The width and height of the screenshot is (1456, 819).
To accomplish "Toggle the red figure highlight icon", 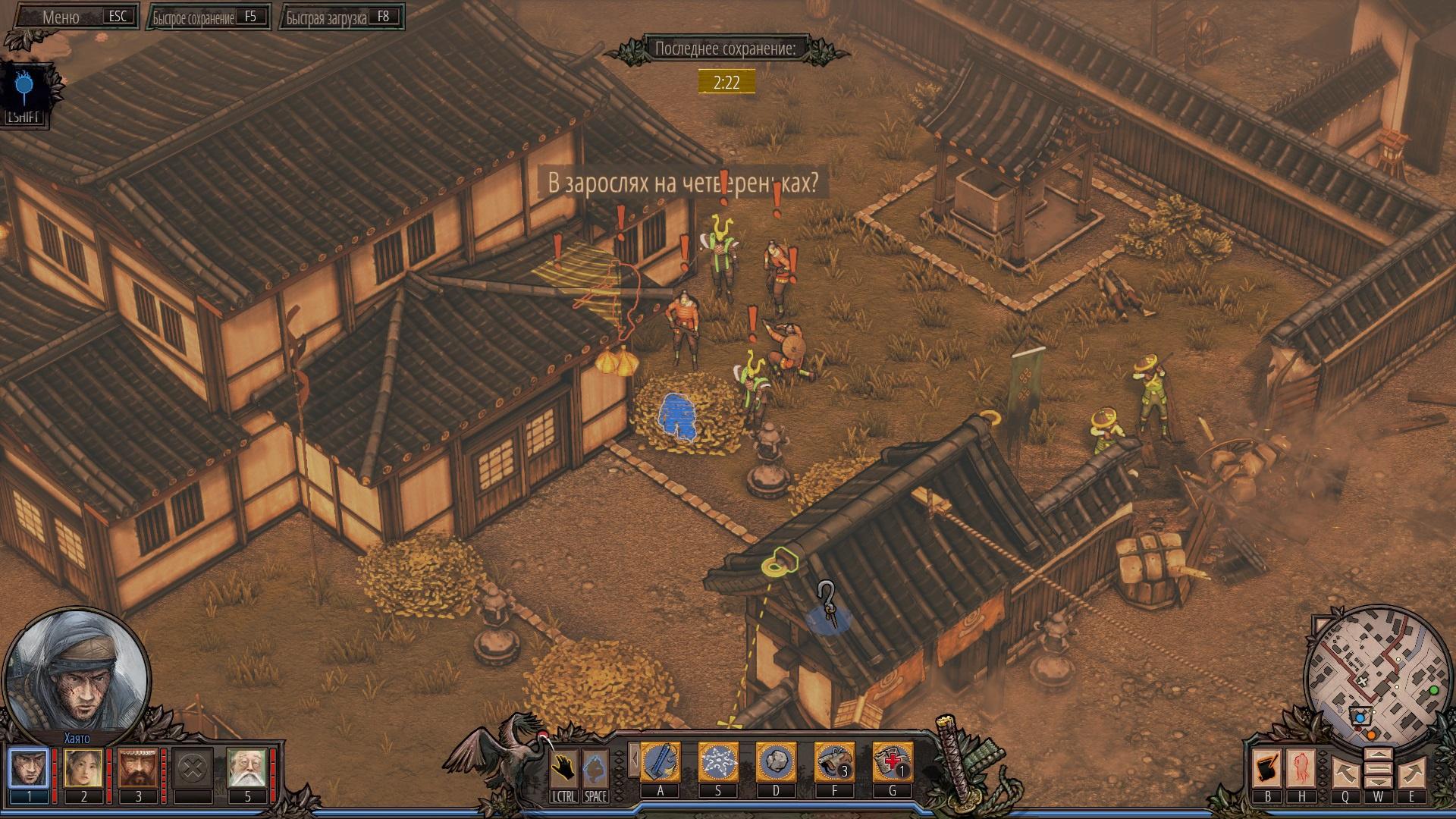I will click(1302, 769).
